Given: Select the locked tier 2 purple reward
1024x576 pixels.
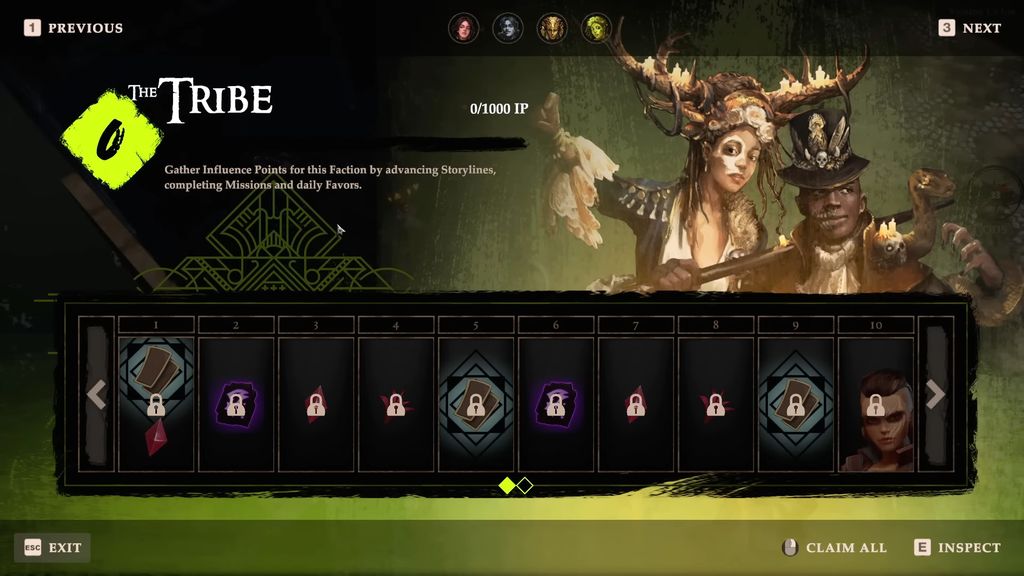Looking at the screenshot, I should coord(236,404).
